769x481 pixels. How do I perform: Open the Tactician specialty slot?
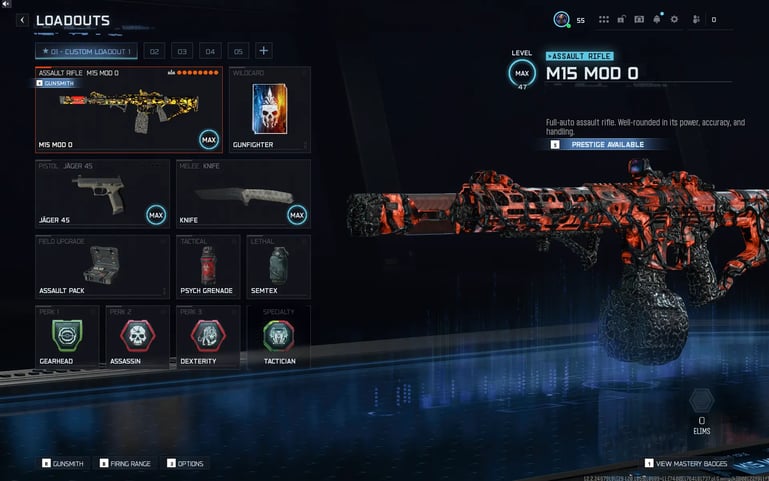[x=278, y=336]
